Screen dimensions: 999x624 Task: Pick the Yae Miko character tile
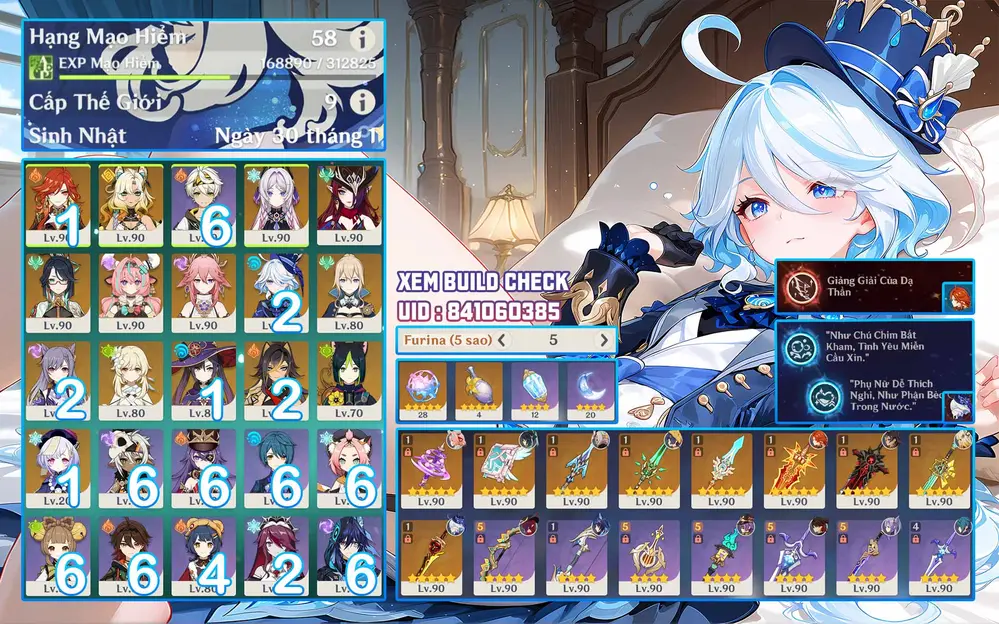click(x=203, y=291)
